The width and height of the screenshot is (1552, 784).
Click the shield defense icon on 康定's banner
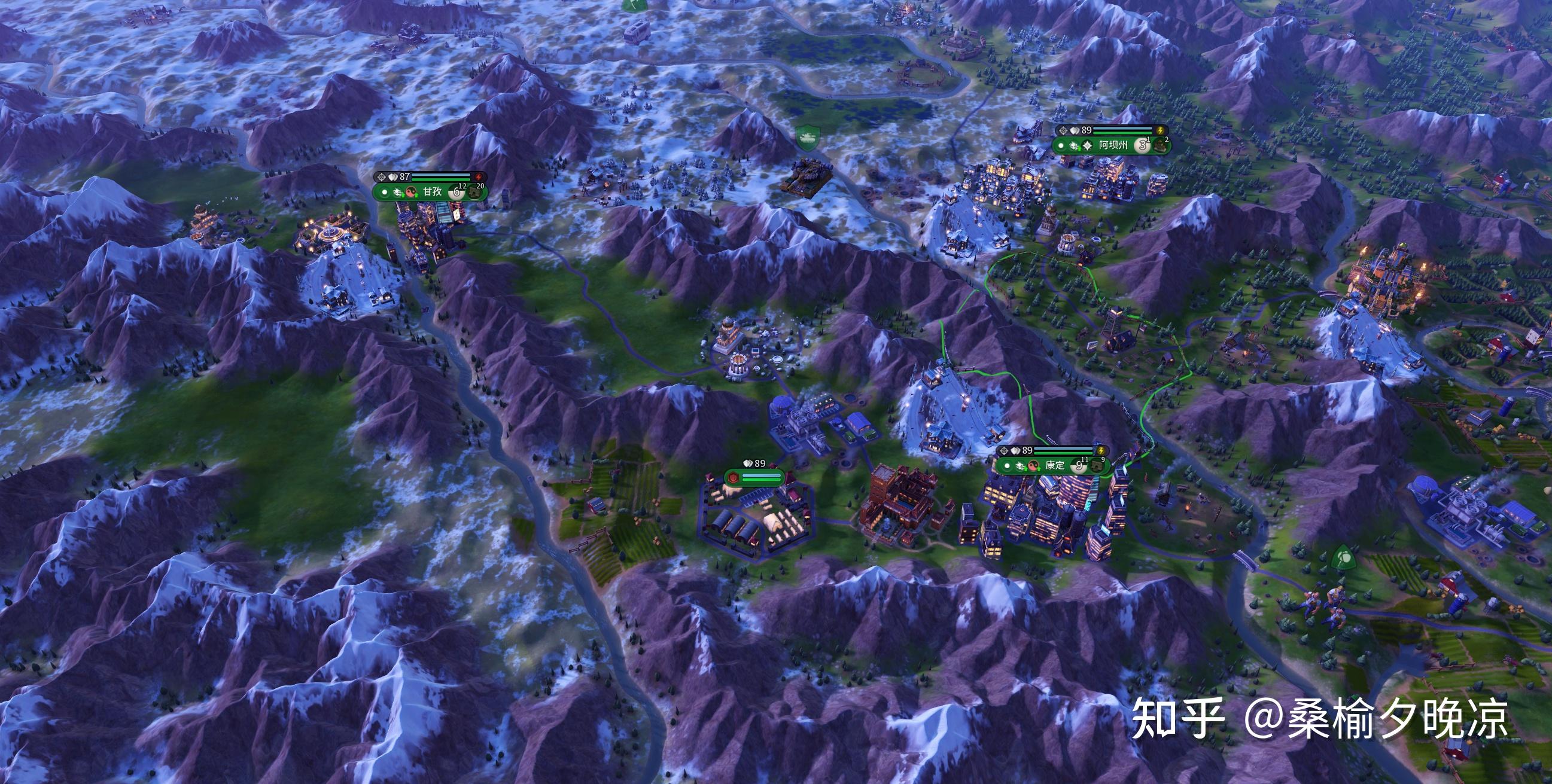(1015, 450)
